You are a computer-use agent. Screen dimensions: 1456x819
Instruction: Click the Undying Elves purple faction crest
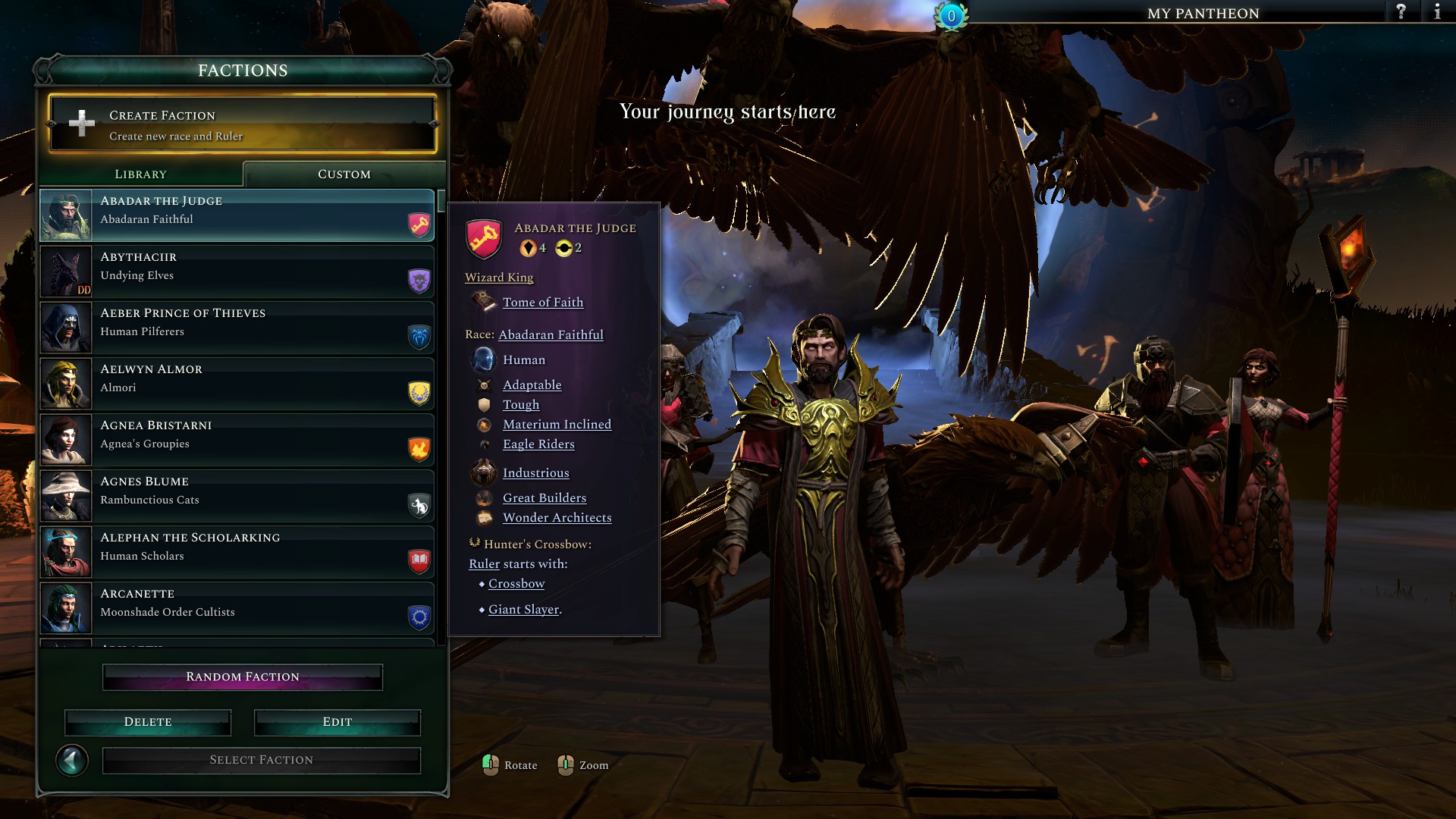(x=418, y=281)
